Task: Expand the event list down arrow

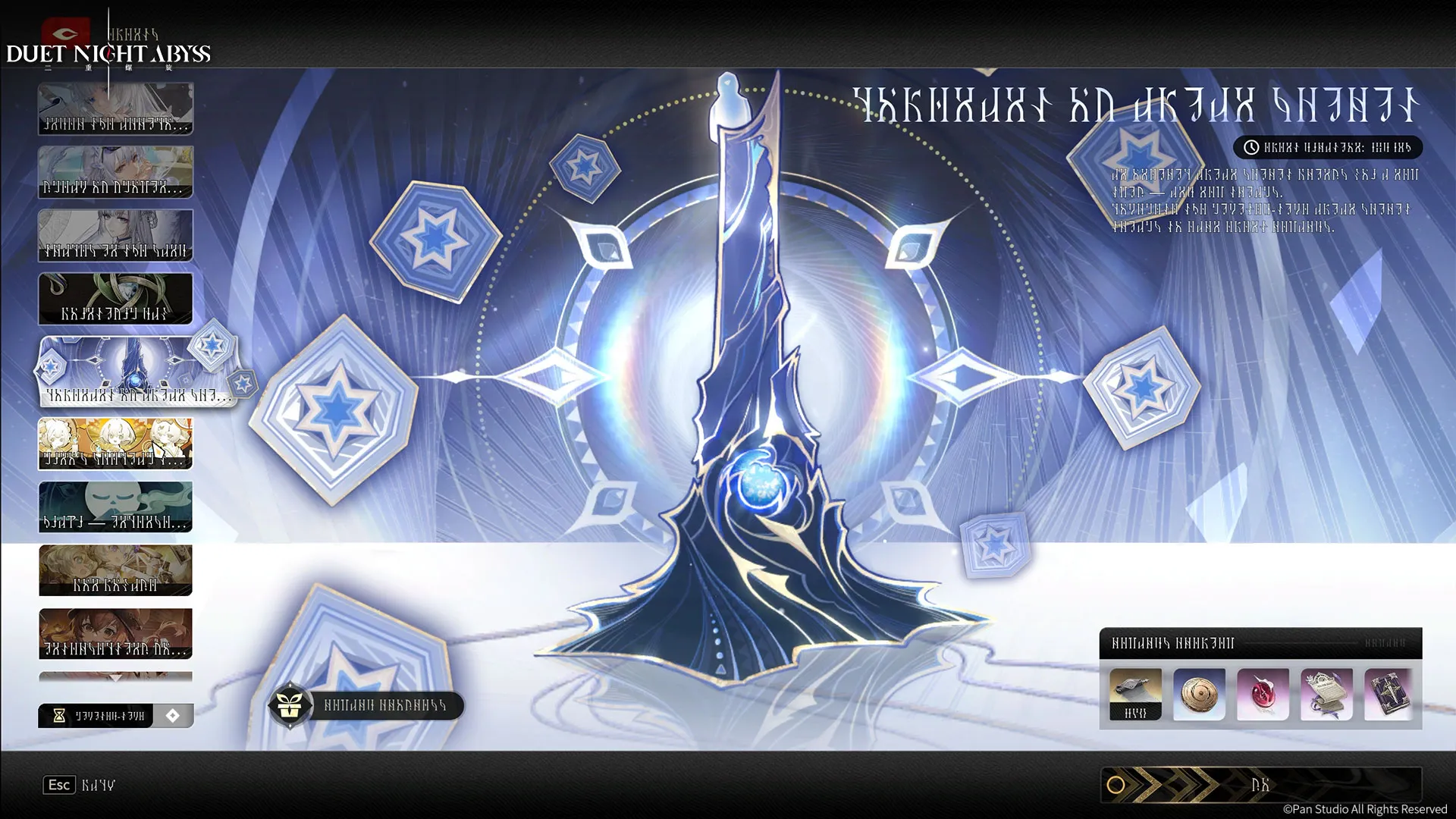Action: click(115, 677)
